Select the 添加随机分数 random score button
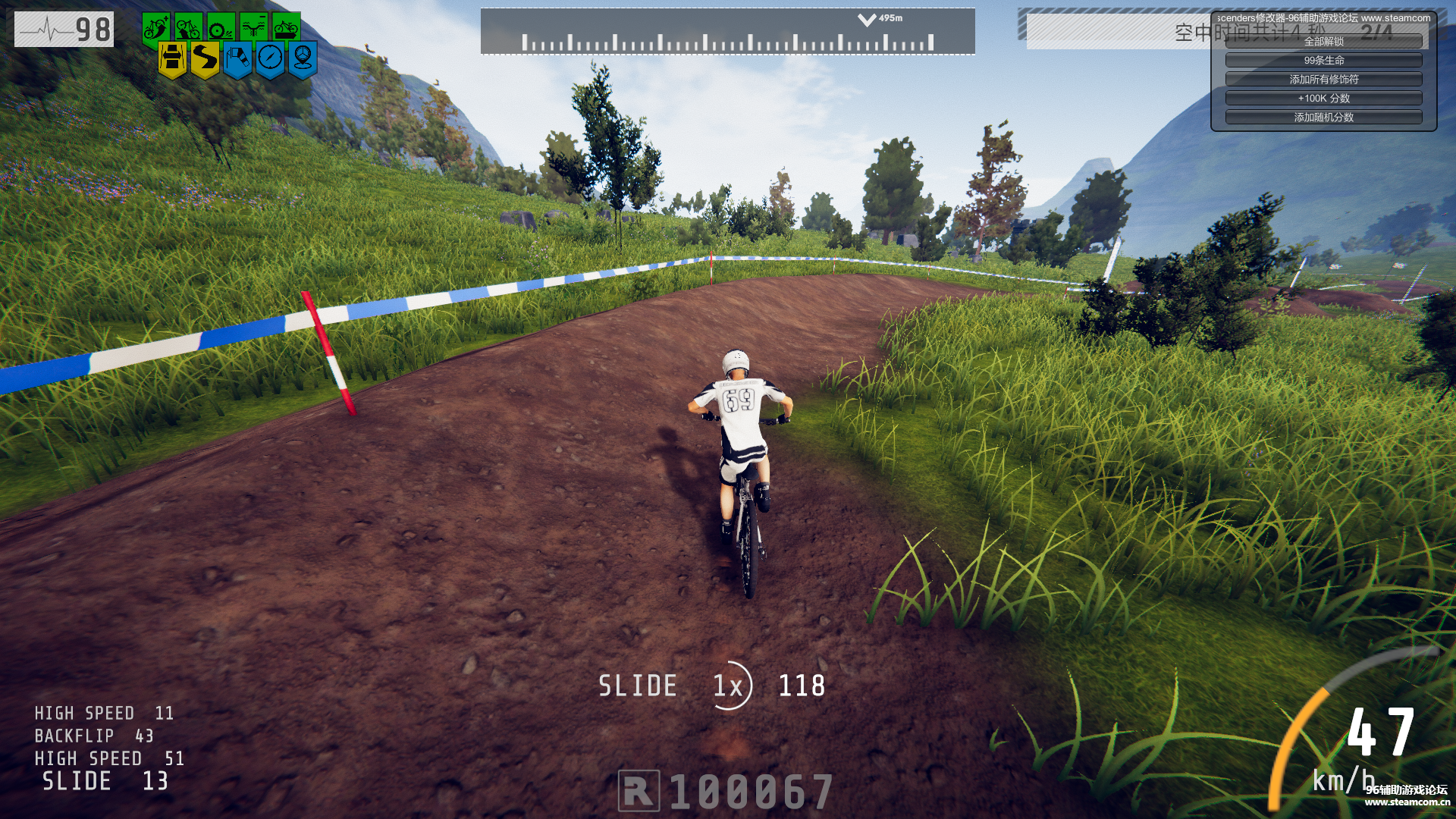 tap(1323, 118)
